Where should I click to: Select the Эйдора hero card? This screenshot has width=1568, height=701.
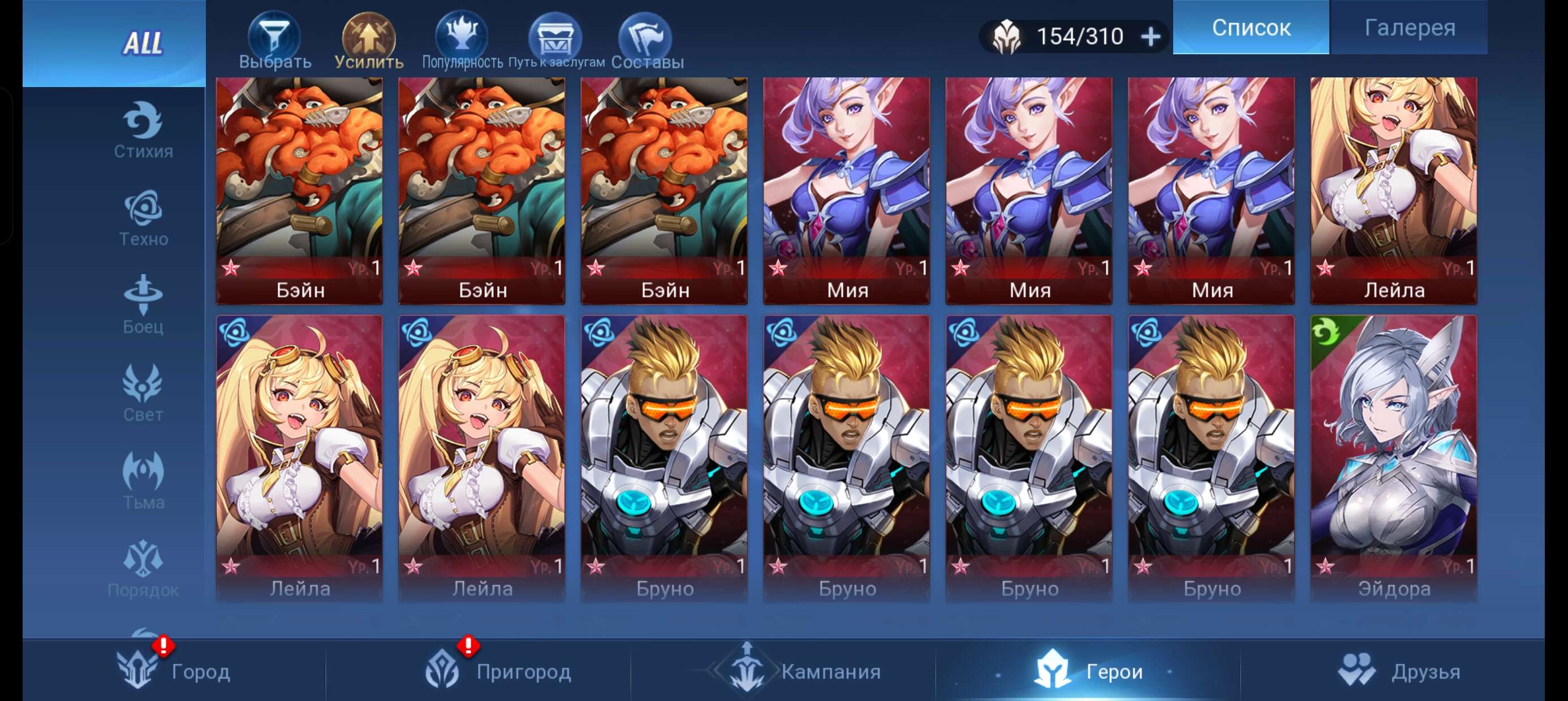tap(1395, 456)
